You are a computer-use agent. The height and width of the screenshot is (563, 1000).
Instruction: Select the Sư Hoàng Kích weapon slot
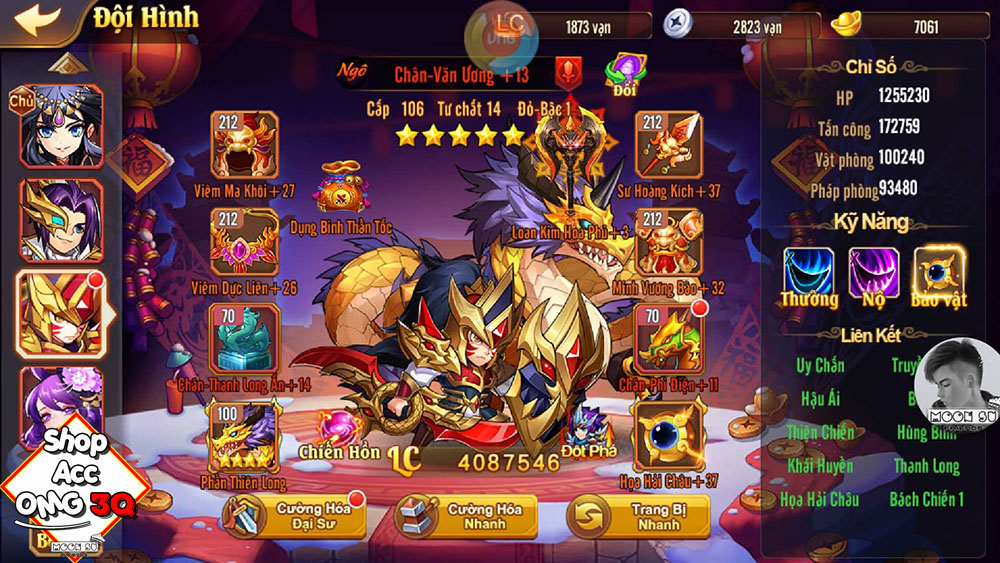[x=668, y=146]
